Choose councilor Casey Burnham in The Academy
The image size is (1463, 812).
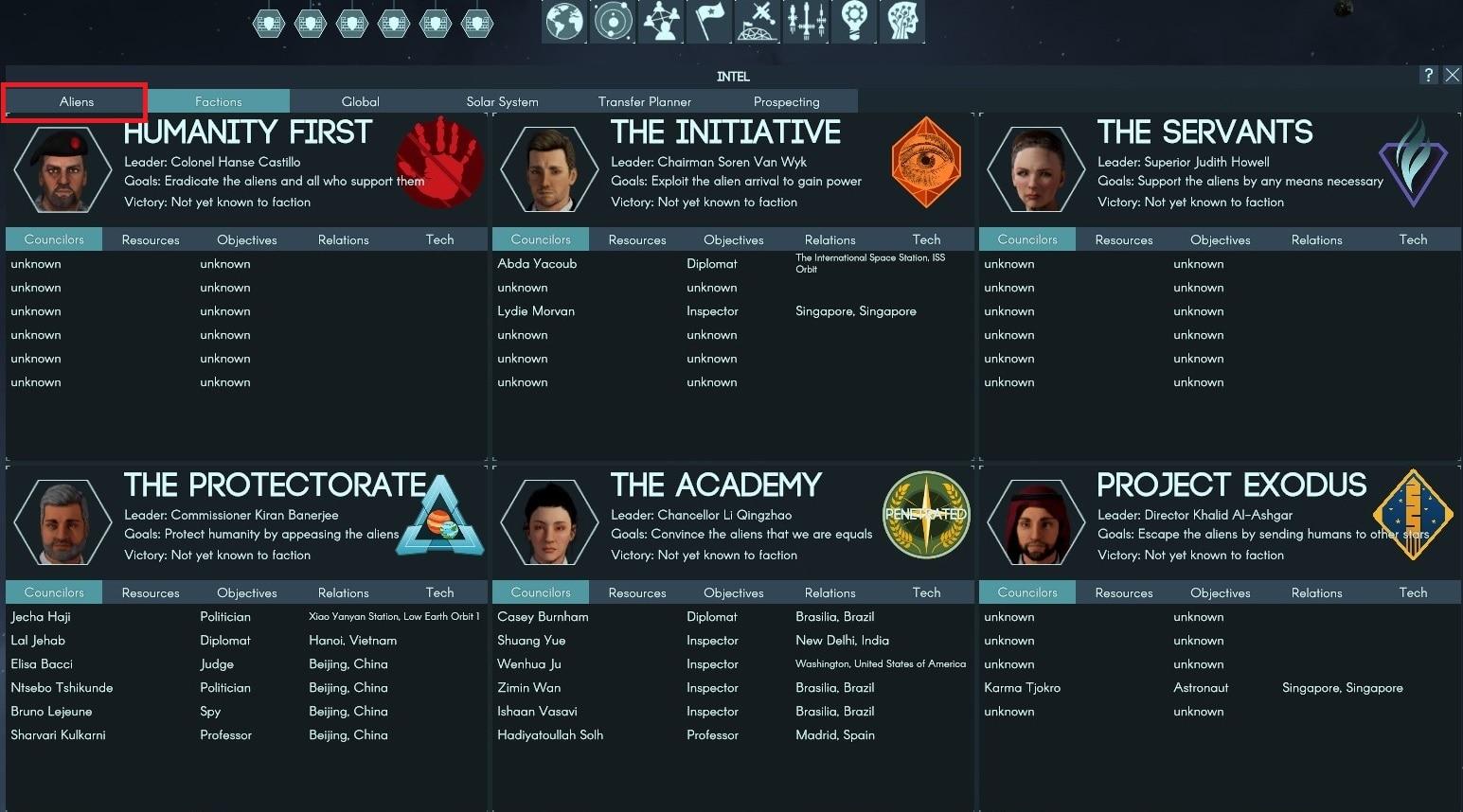[x=543, y=617]
